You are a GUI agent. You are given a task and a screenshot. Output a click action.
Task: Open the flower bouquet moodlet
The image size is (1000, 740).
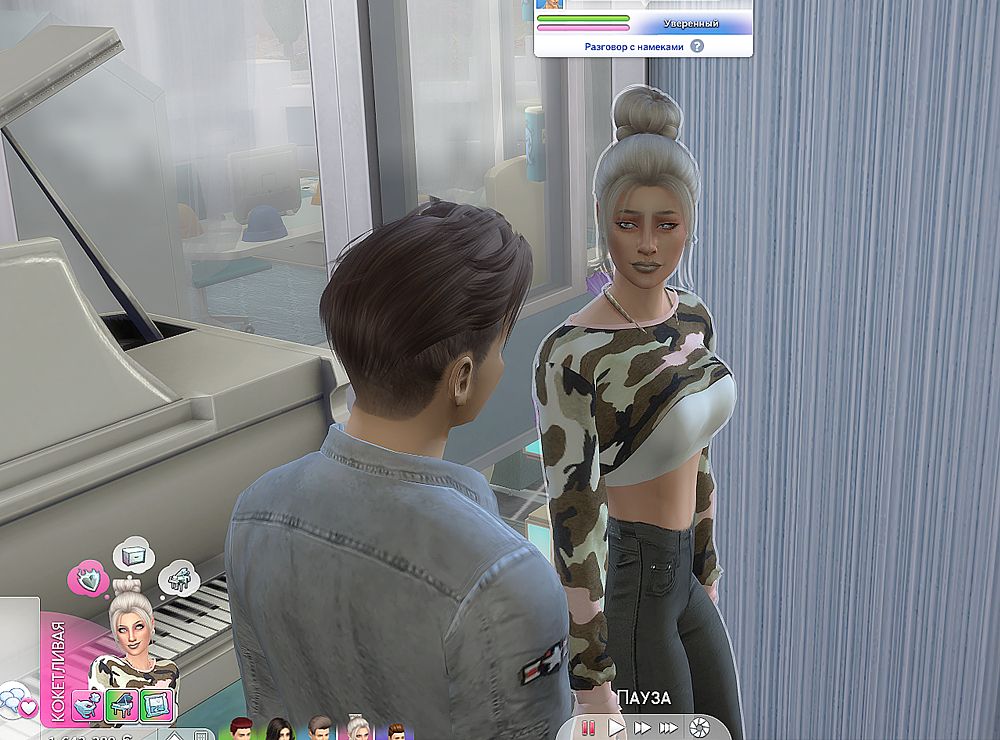click(x=89, y=703)
